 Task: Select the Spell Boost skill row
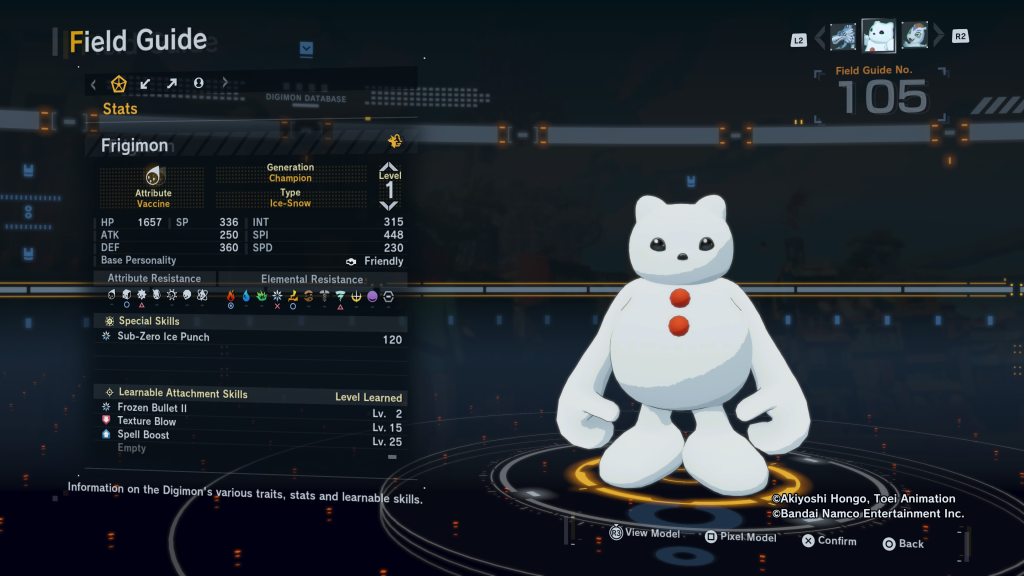[143, 435]
